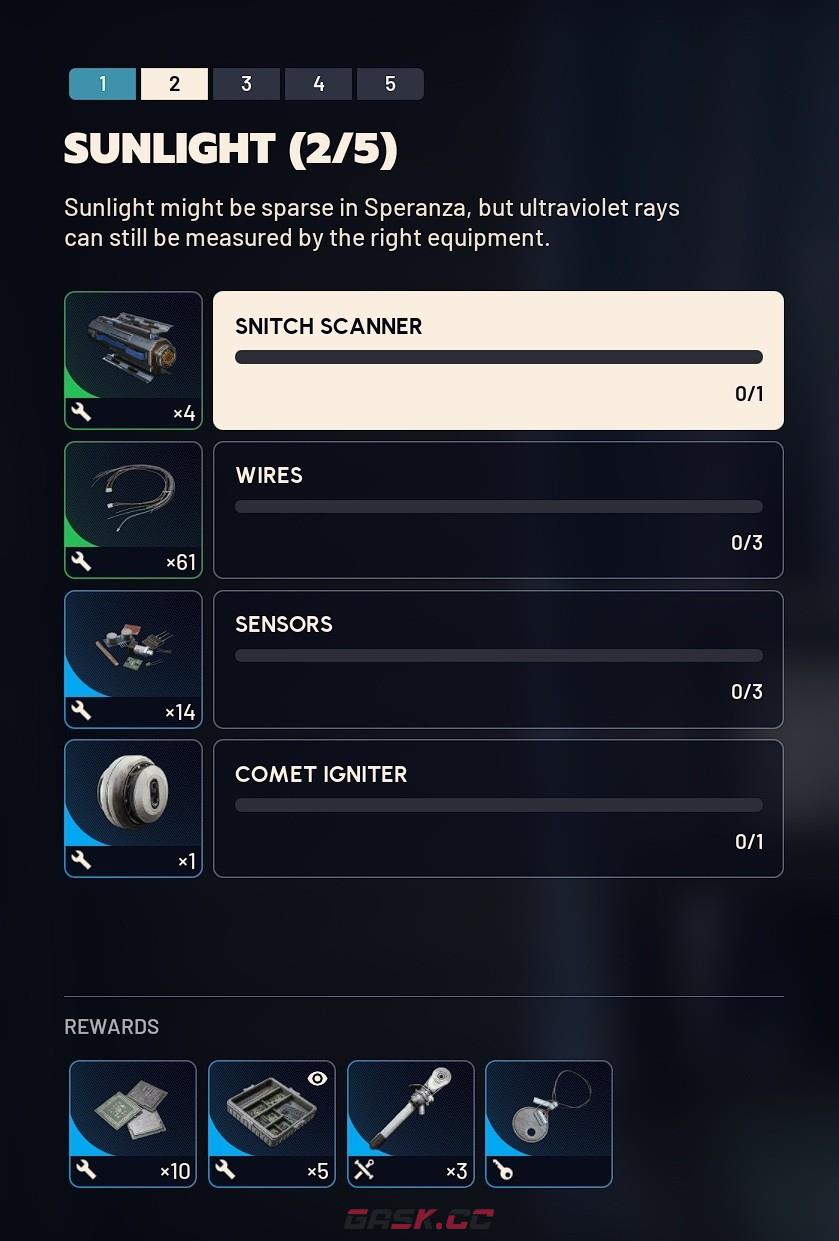
Task: Select the Comet Igniter item icon
Action: (x=133, y=808)
